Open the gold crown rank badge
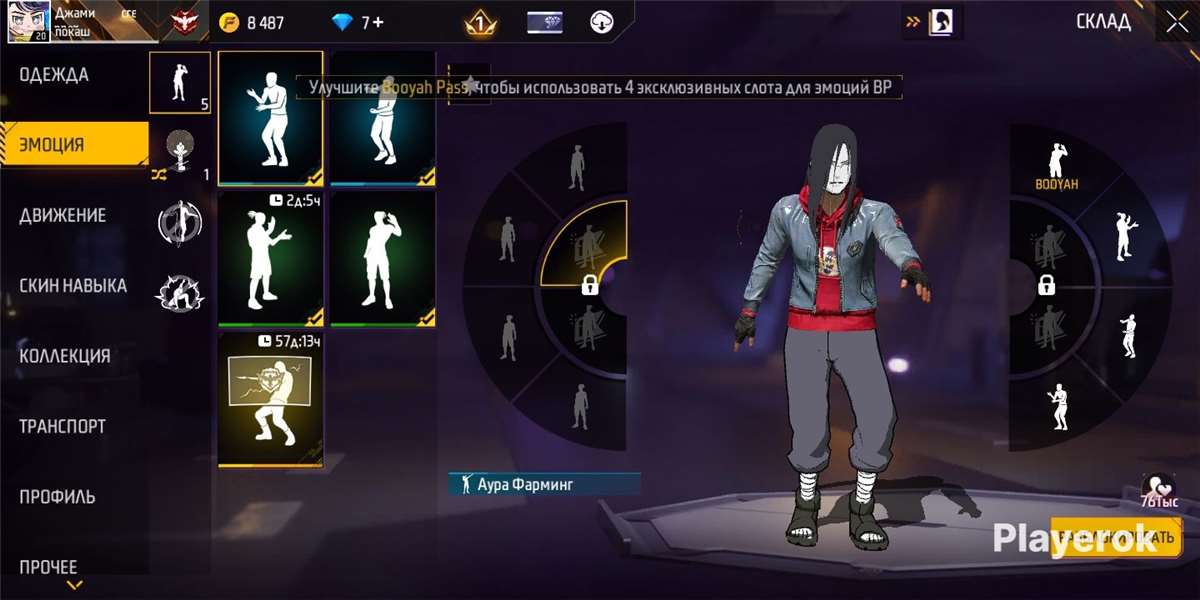 pos(480,22)
